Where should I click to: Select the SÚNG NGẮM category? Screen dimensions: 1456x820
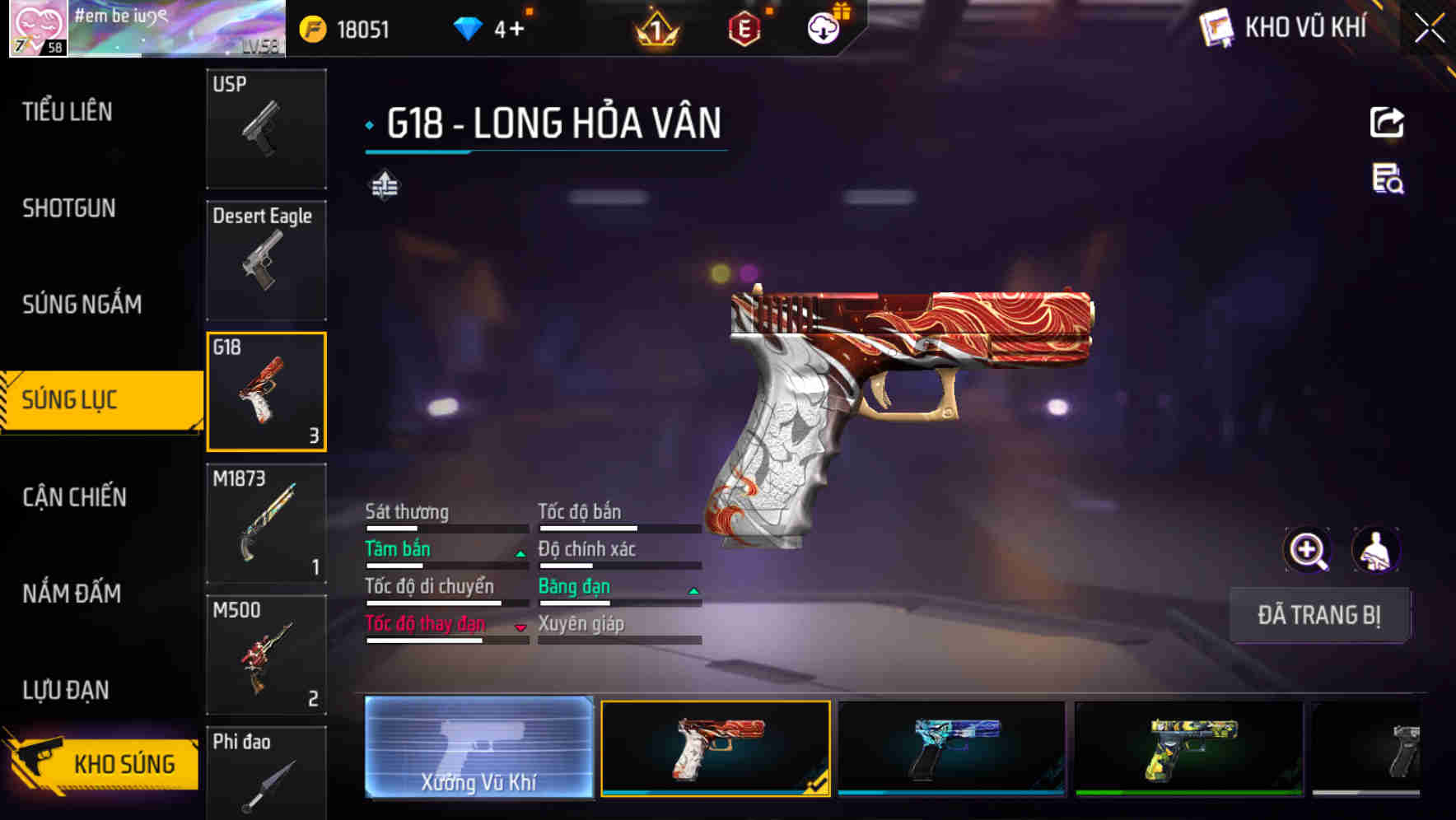pos(82,305)
